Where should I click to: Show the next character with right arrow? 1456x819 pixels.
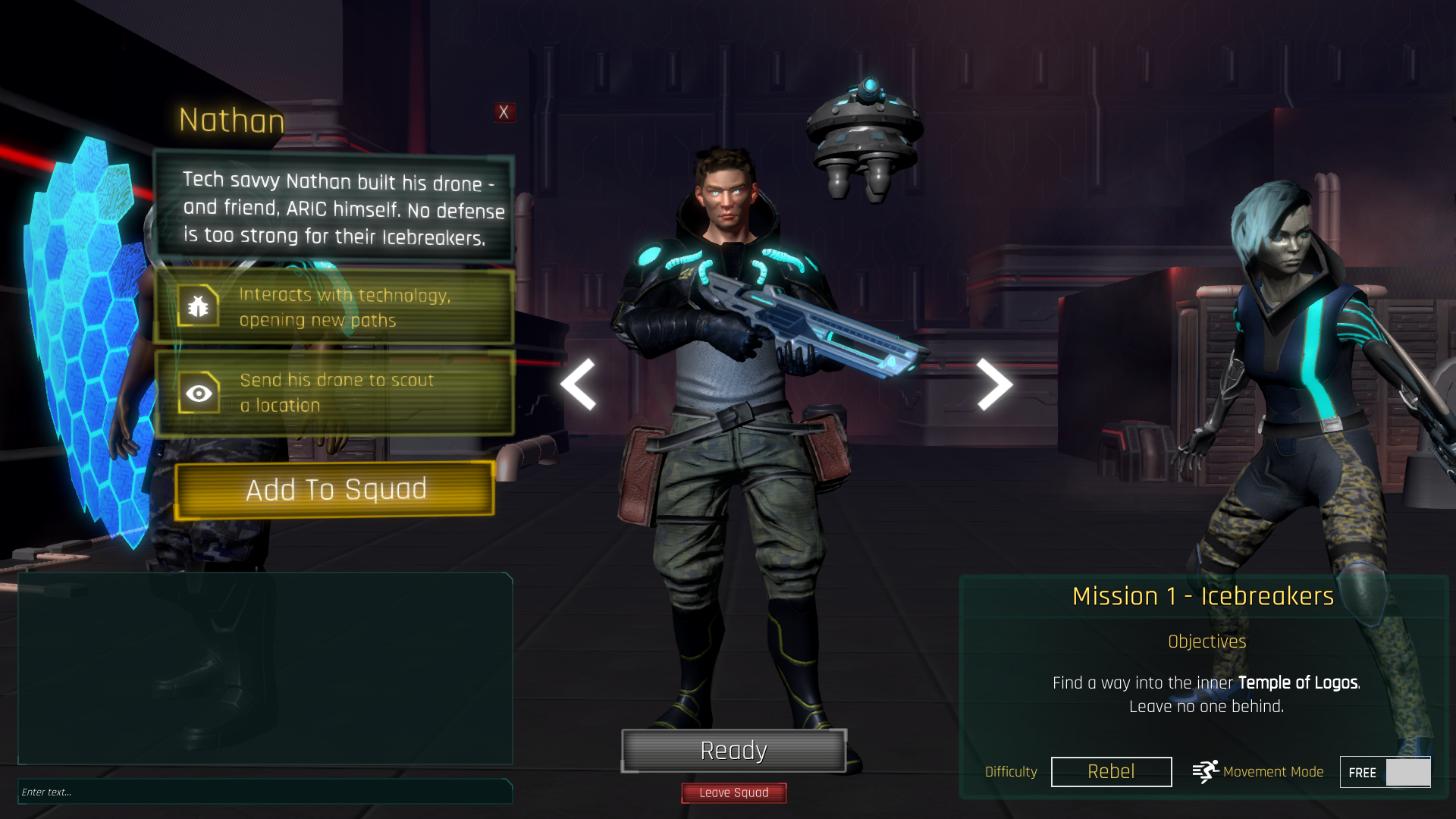pyautogui.click(x=993, y=384)
